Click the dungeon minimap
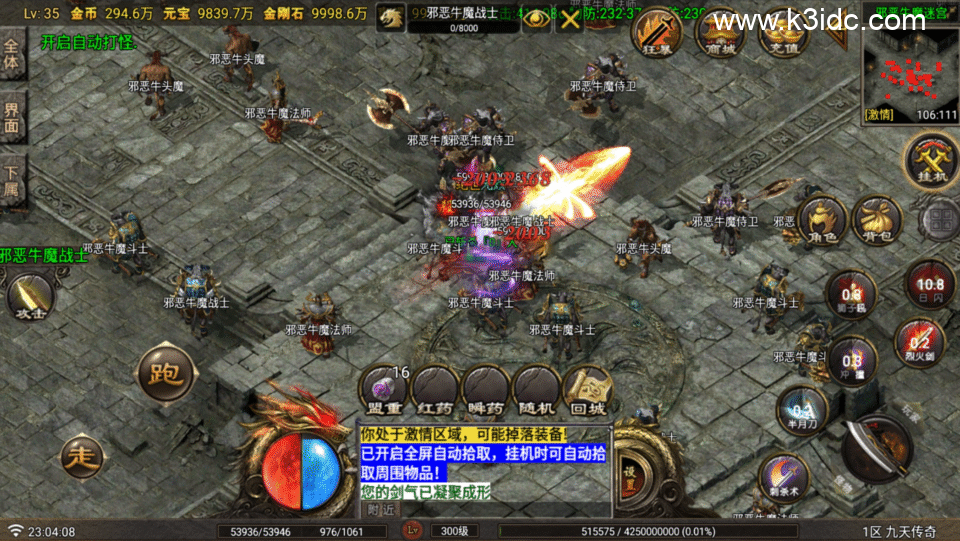960x541 pixels. [x=908, y=71]
